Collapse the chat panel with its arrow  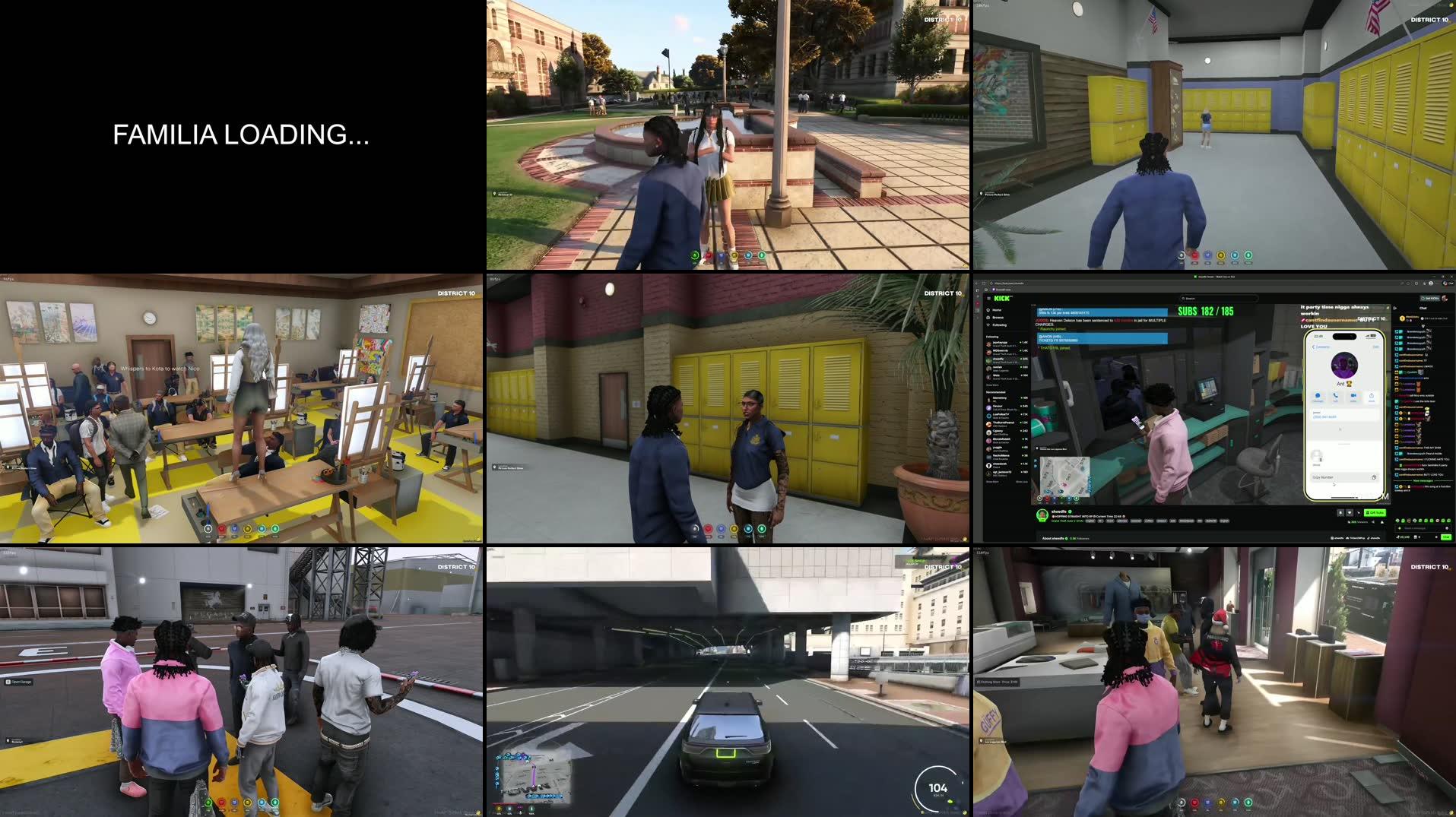pyautogui.click(x=1395, y=308)
